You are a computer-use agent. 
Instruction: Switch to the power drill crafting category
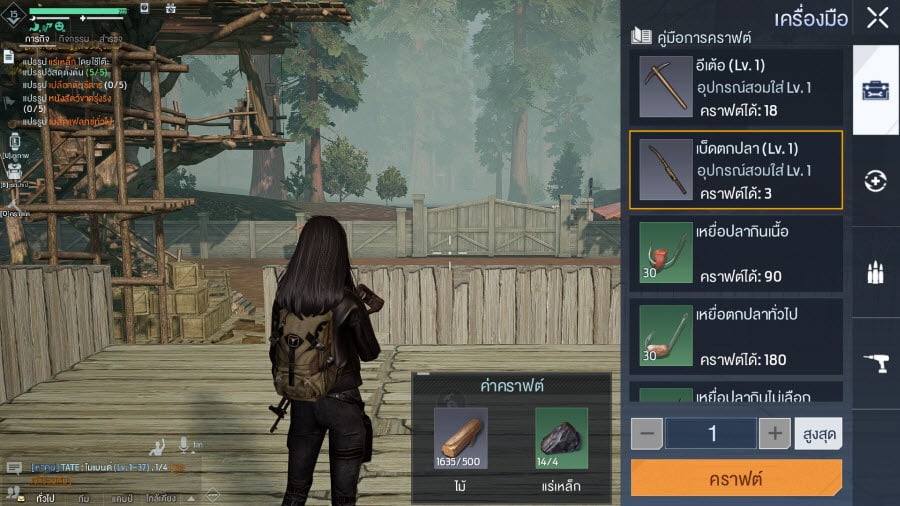pyautogui.click(x=876, y=365)
